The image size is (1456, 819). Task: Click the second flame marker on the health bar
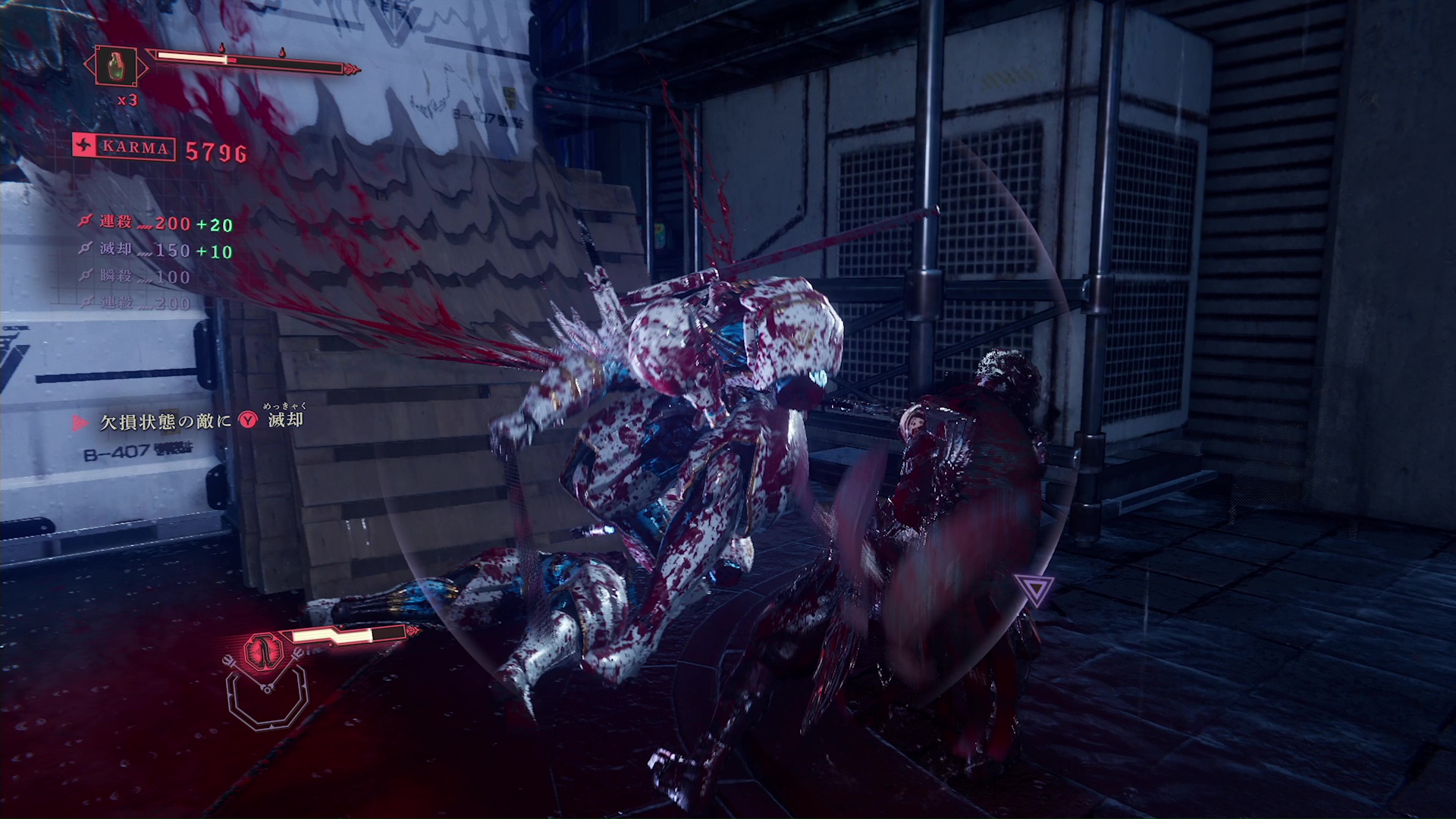click(281, 52)
